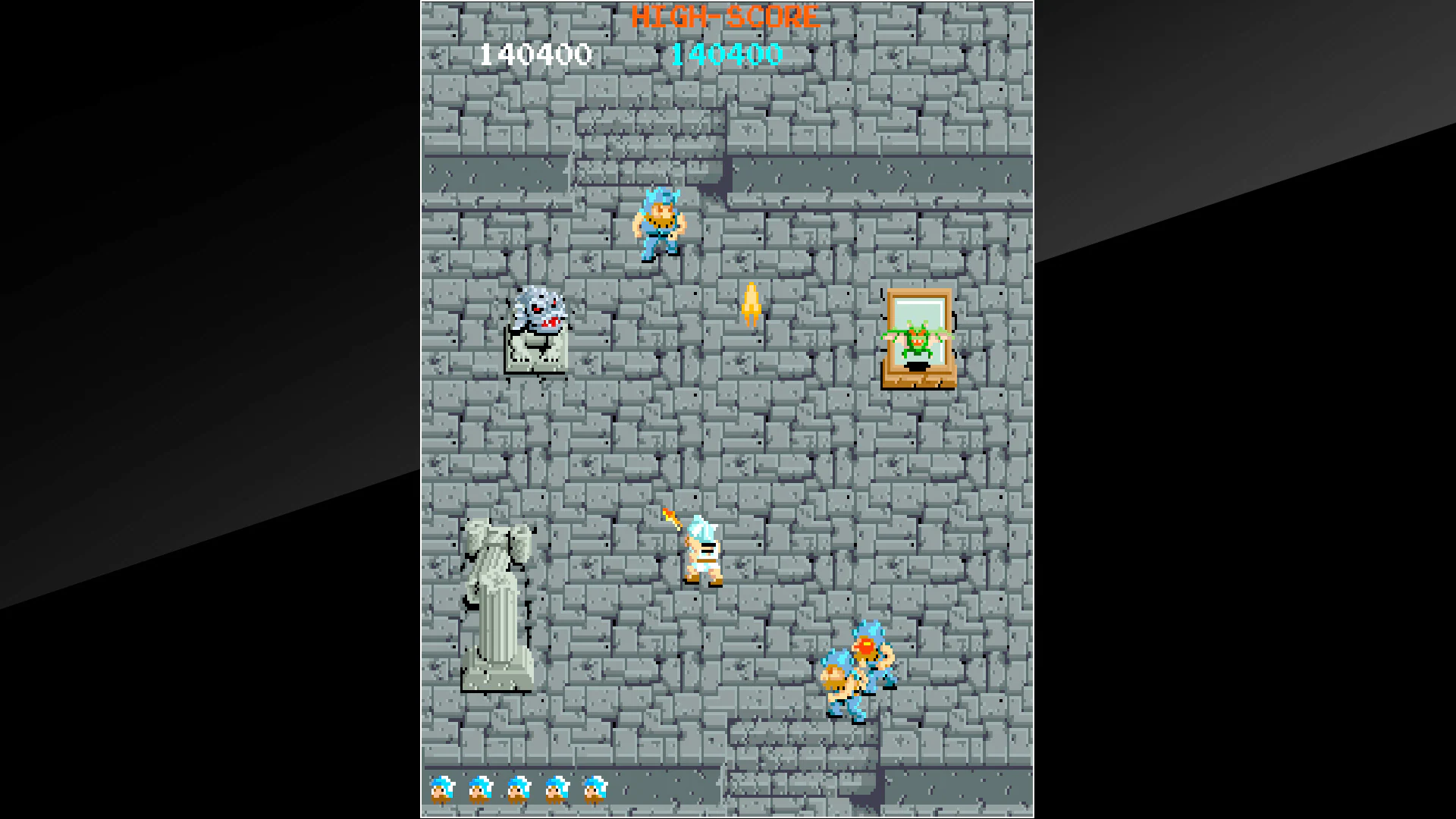Click the HIGH-SCORE orange header text

726,17
